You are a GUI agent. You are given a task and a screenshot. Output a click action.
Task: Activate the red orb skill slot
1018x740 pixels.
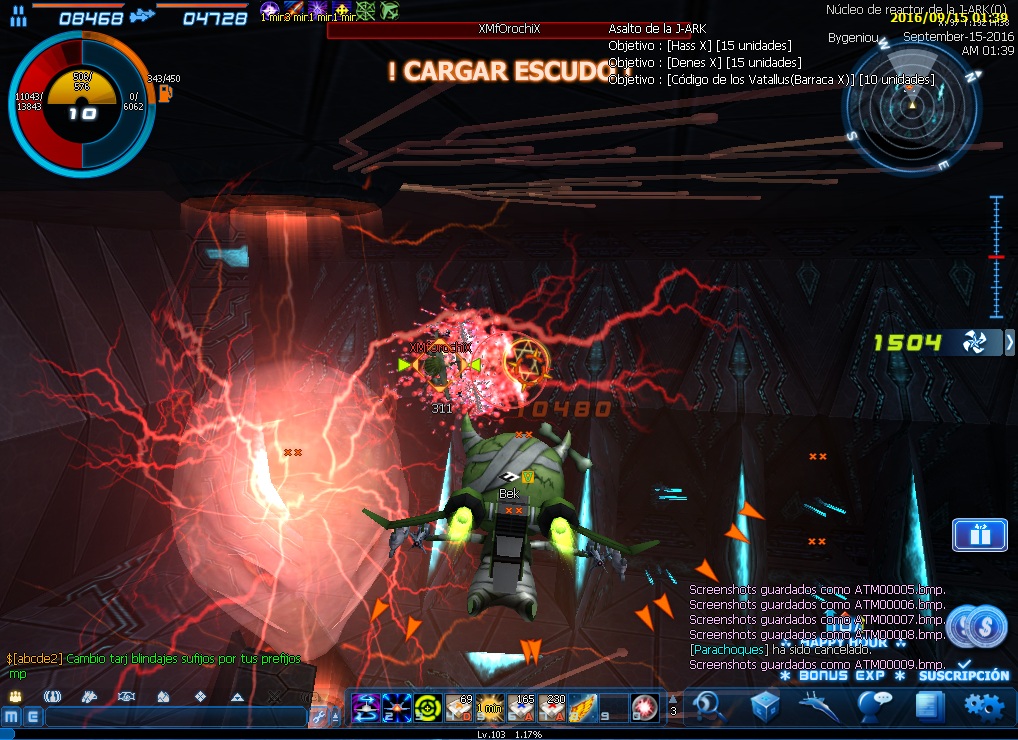pos(645,707)
